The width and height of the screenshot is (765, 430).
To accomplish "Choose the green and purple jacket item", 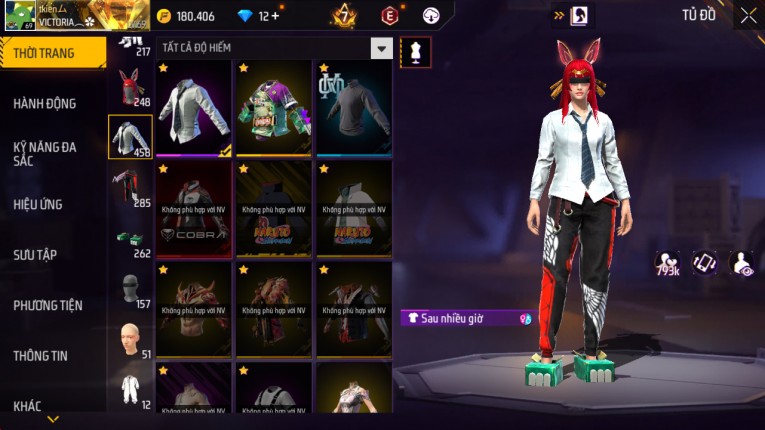I will 274,108.
